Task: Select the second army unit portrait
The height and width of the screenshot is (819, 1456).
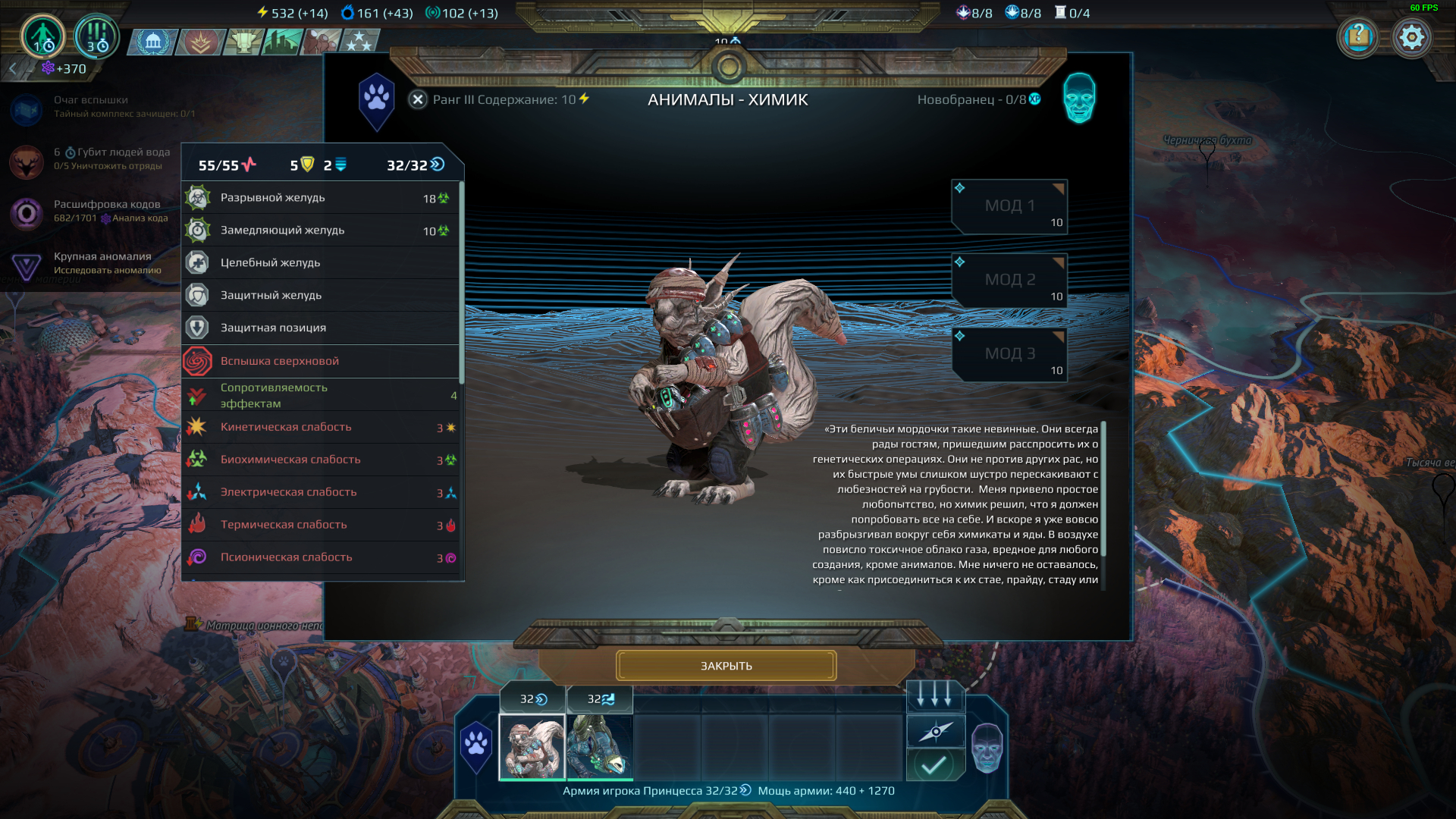Action: click(600, 747)
